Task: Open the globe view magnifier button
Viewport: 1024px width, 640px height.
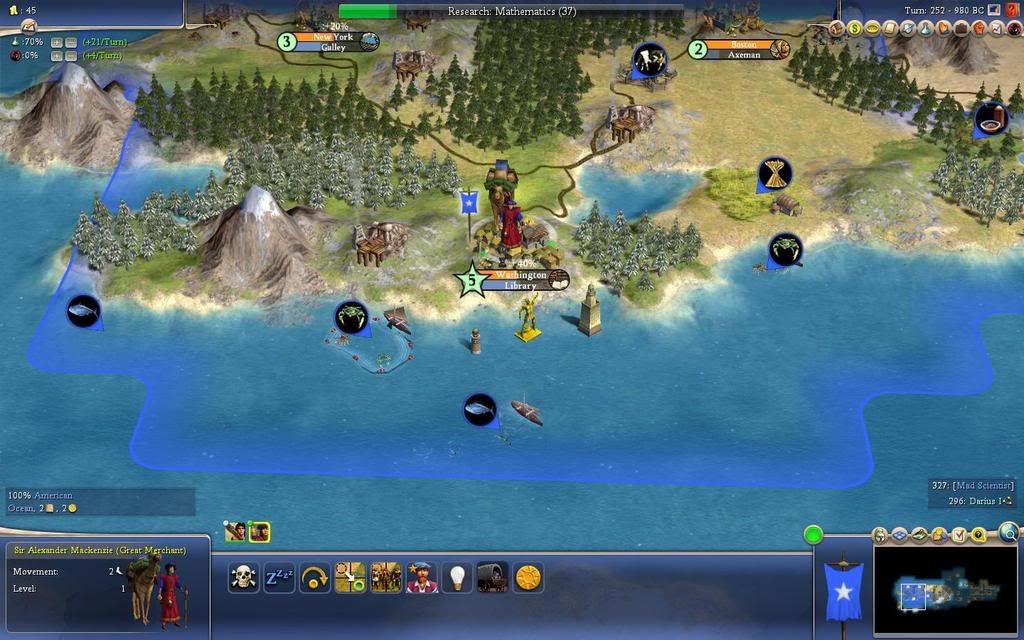Action: point(1008,533)
